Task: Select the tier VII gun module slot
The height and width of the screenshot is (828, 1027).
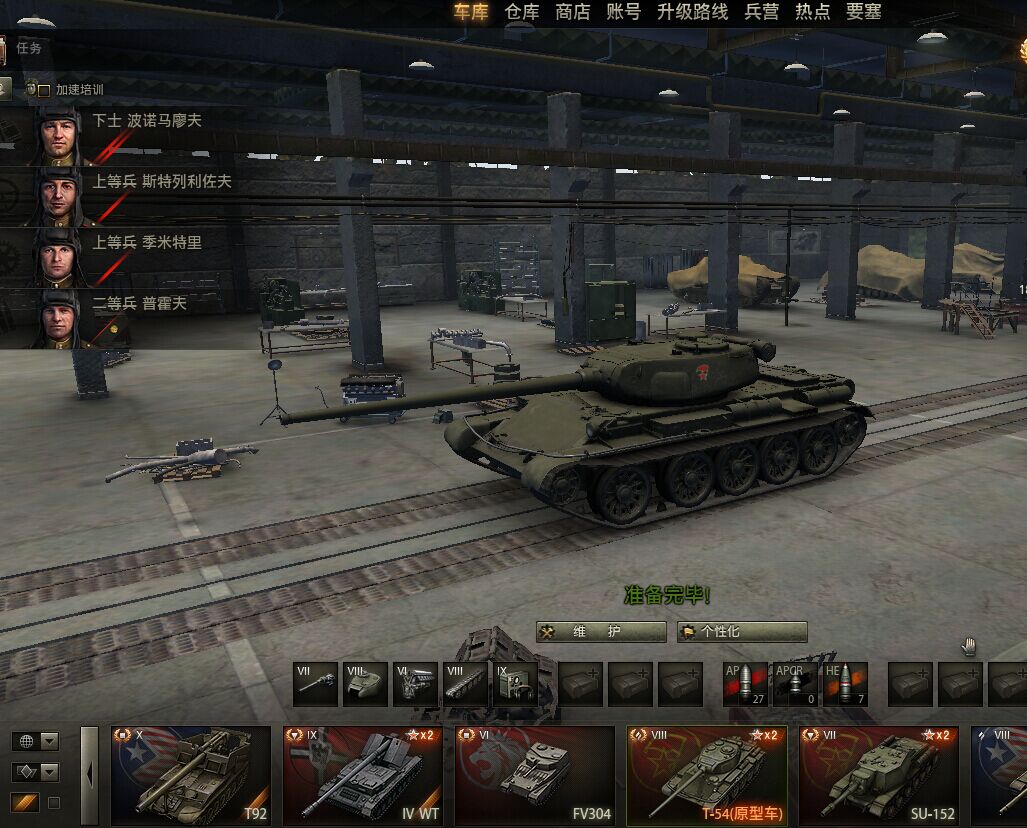Action: (x=316, y=684)
